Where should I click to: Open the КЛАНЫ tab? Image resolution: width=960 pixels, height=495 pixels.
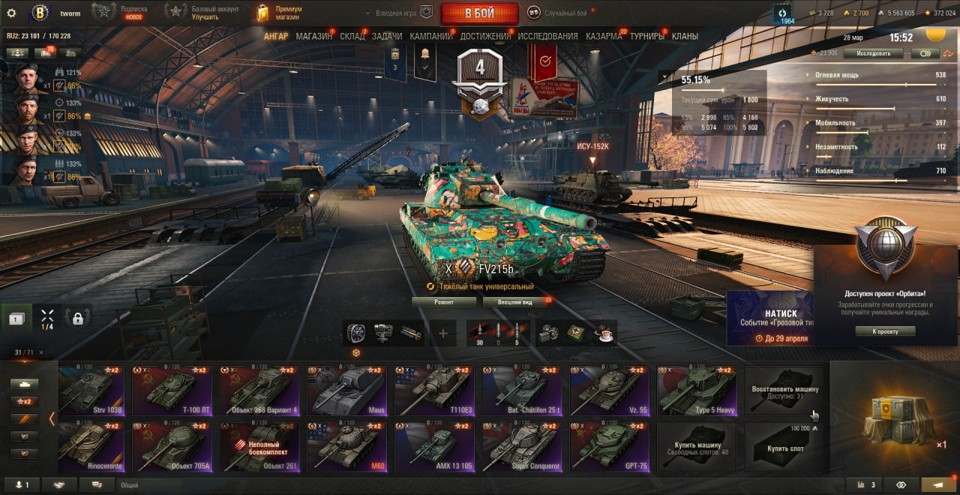click(x=685, y=36)
